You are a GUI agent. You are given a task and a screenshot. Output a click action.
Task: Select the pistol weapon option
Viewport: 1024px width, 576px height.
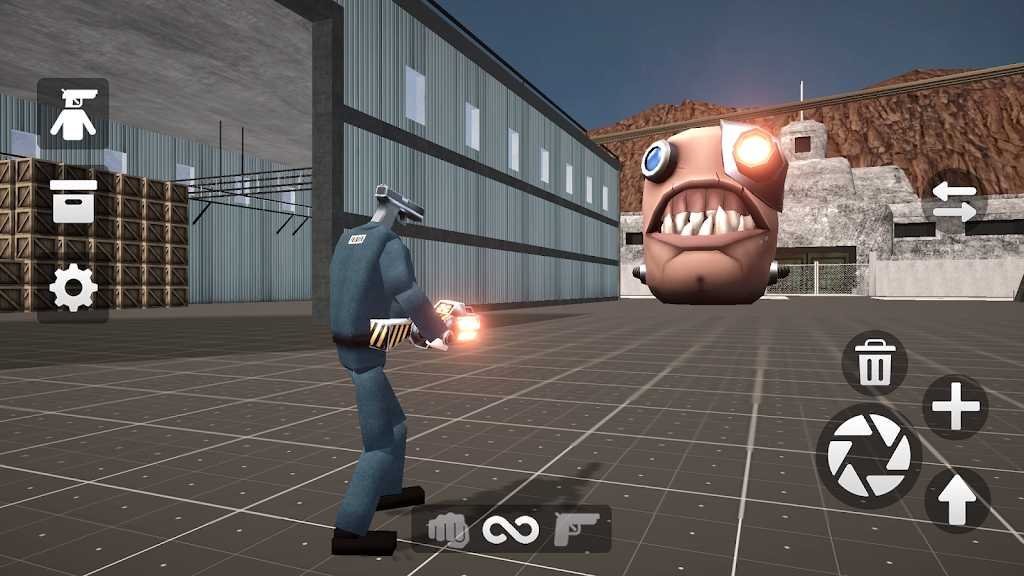coord(577,529)
